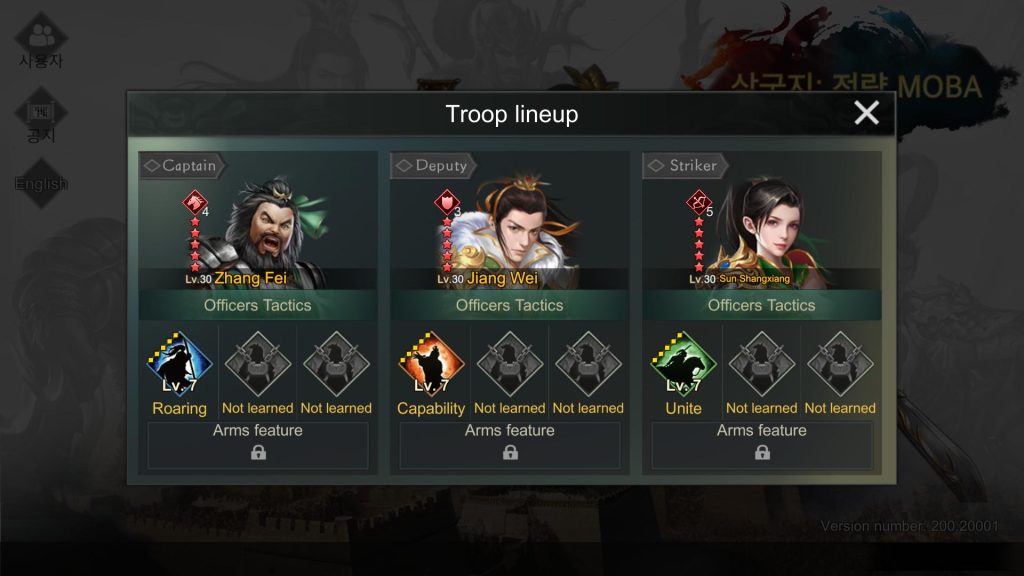Image resolution: width=1024 pixels, height=576 pixels.
Task: Switch language with the English button
Action: click(41, 184)
